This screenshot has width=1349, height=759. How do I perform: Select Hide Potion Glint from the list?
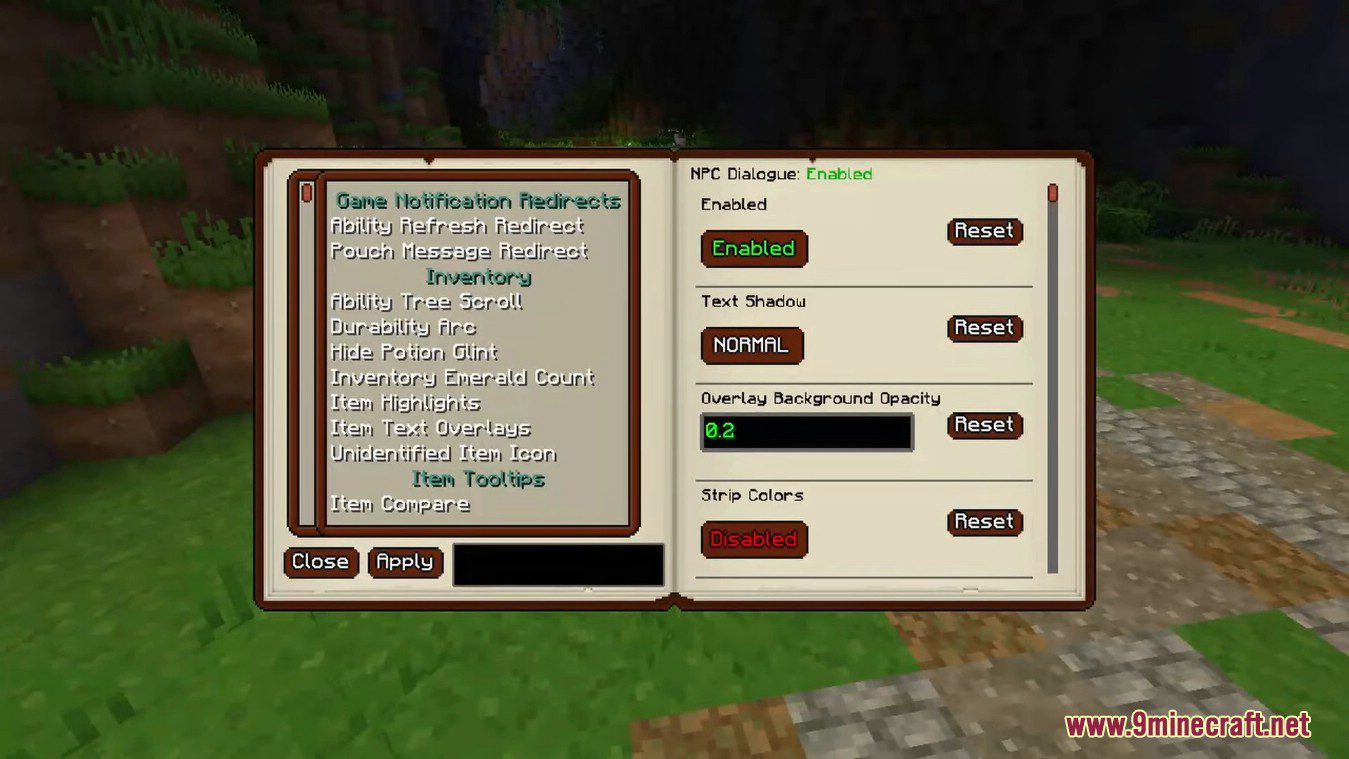tap(414, 352)
